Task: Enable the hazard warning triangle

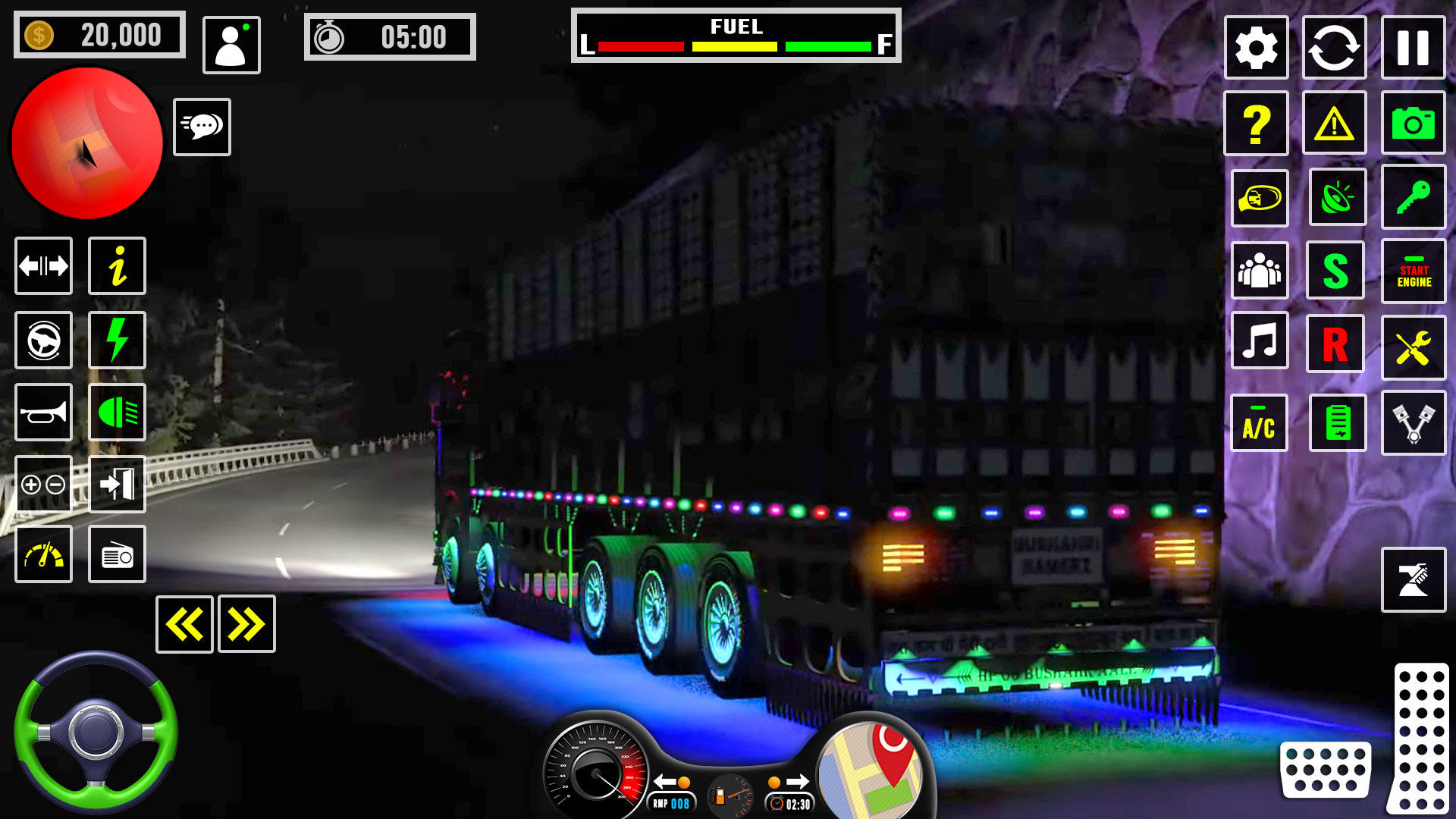Action: [x=1335, y=123]
